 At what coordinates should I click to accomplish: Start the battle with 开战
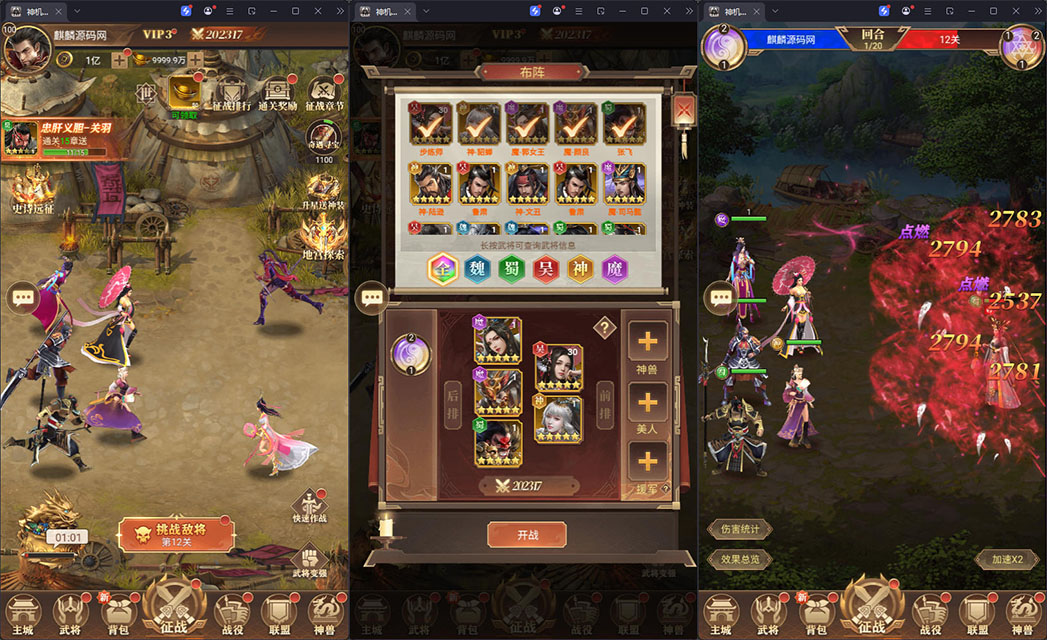point(526,535)
